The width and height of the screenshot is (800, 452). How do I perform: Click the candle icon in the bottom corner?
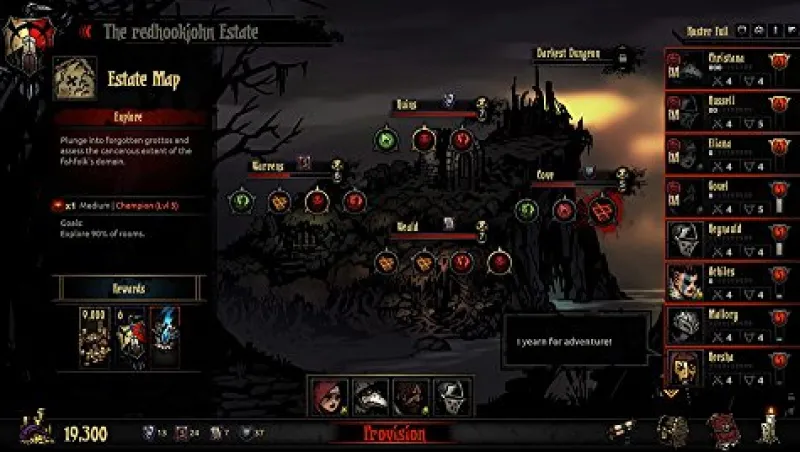point(769,428)
